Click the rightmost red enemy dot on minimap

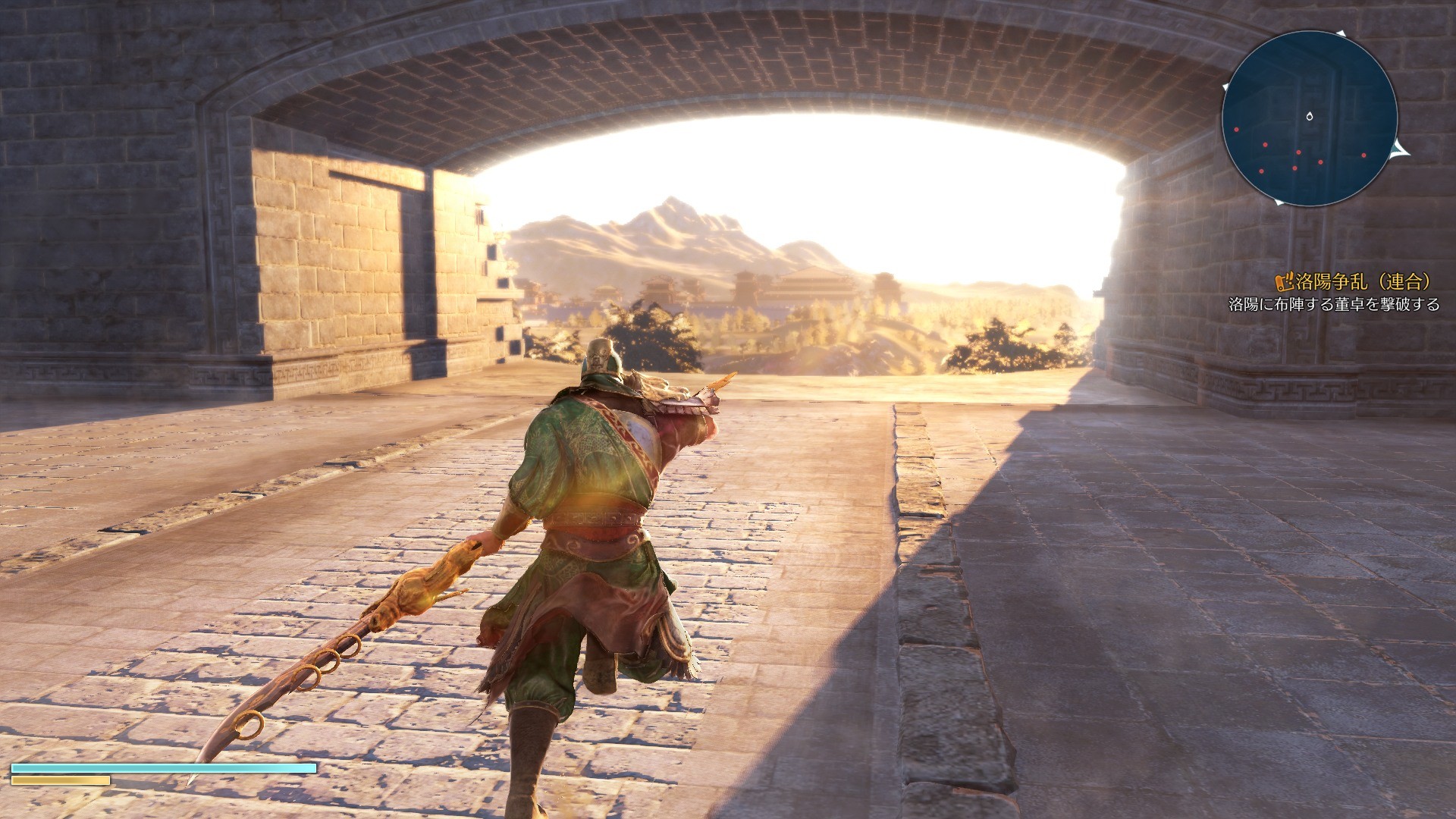pyautogui.click(x=1363, y=155)
